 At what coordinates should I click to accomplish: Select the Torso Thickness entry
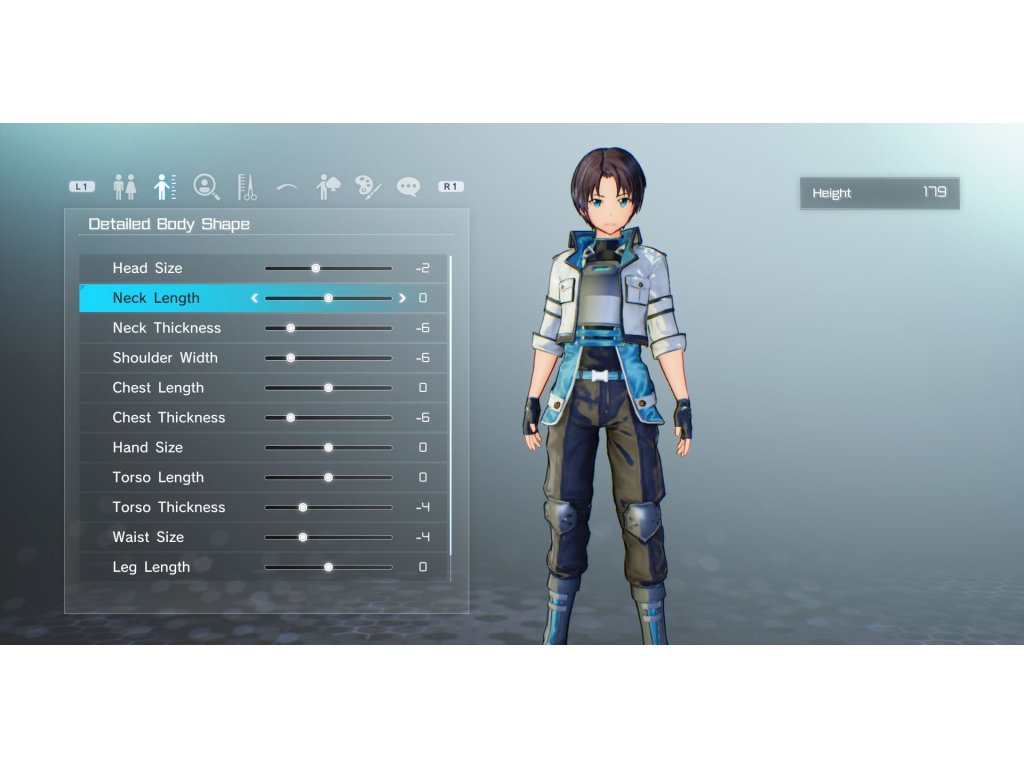click(169, 508)
